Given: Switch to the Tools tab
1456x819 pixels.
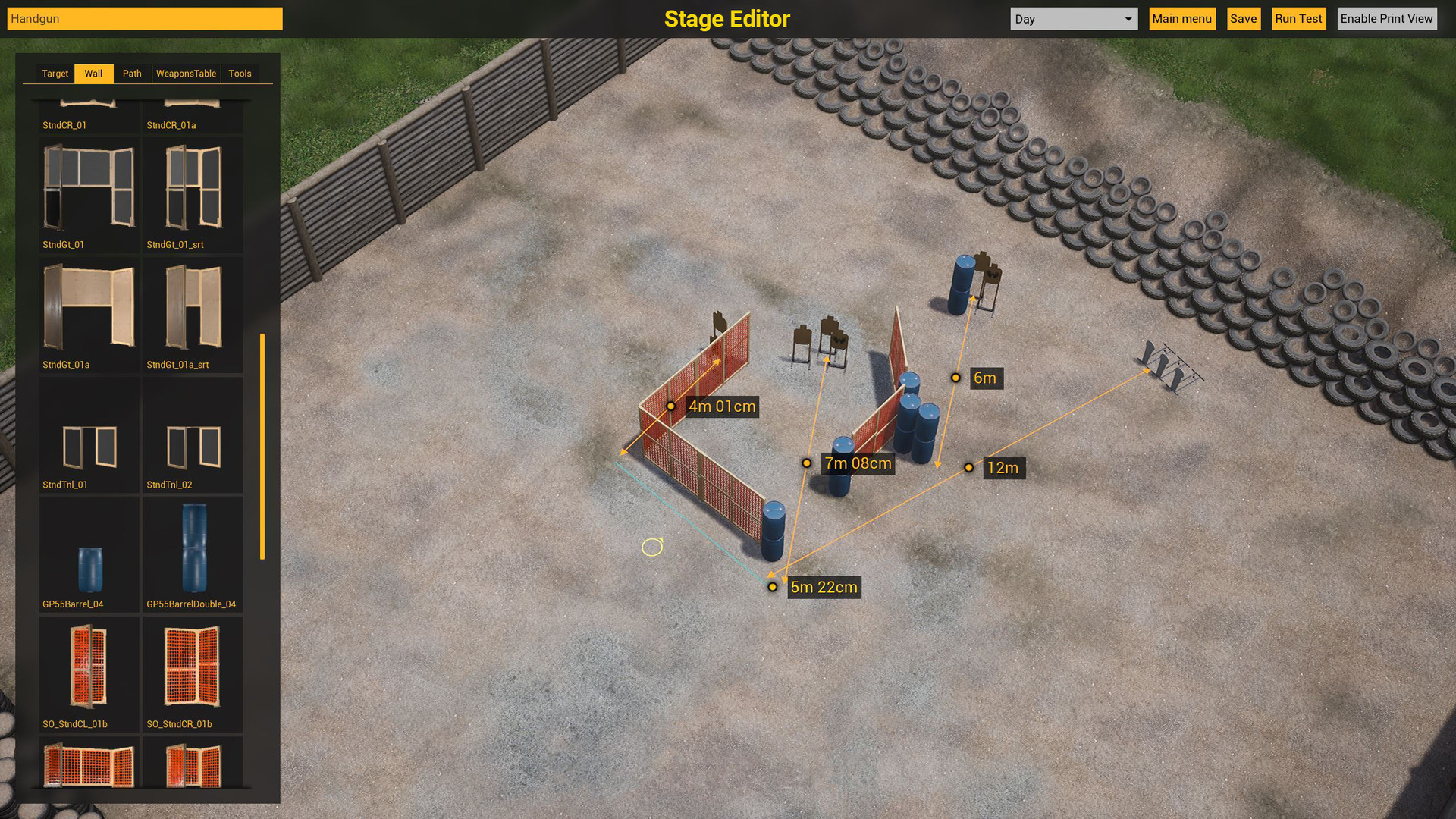Looking at the screenshot, I should coord(240,73).
